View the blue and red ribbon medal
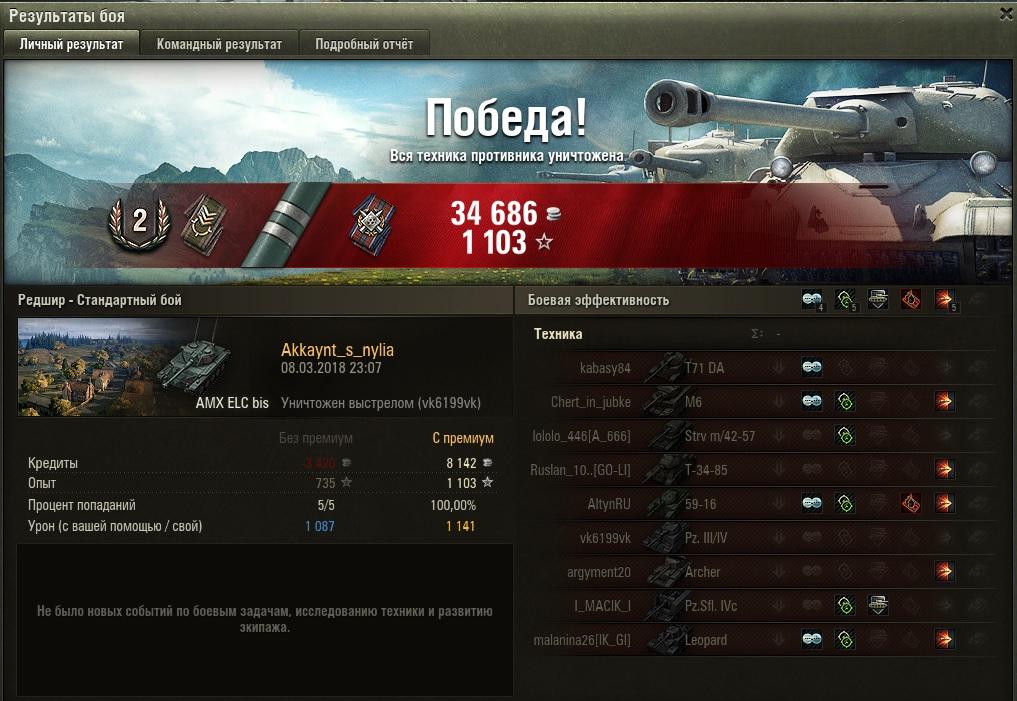 pos(367,222)
